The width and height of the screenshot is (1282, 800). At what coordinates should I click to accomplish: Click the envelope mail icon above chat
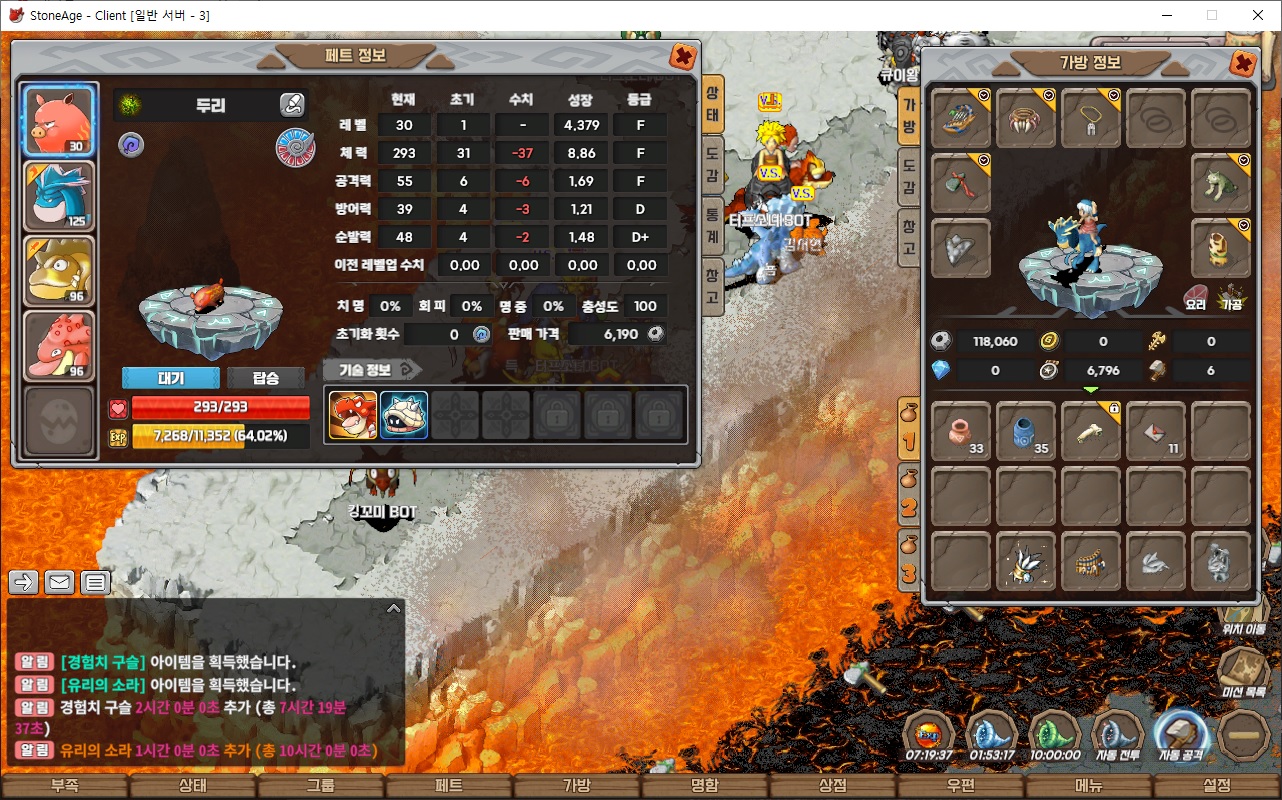60,582
